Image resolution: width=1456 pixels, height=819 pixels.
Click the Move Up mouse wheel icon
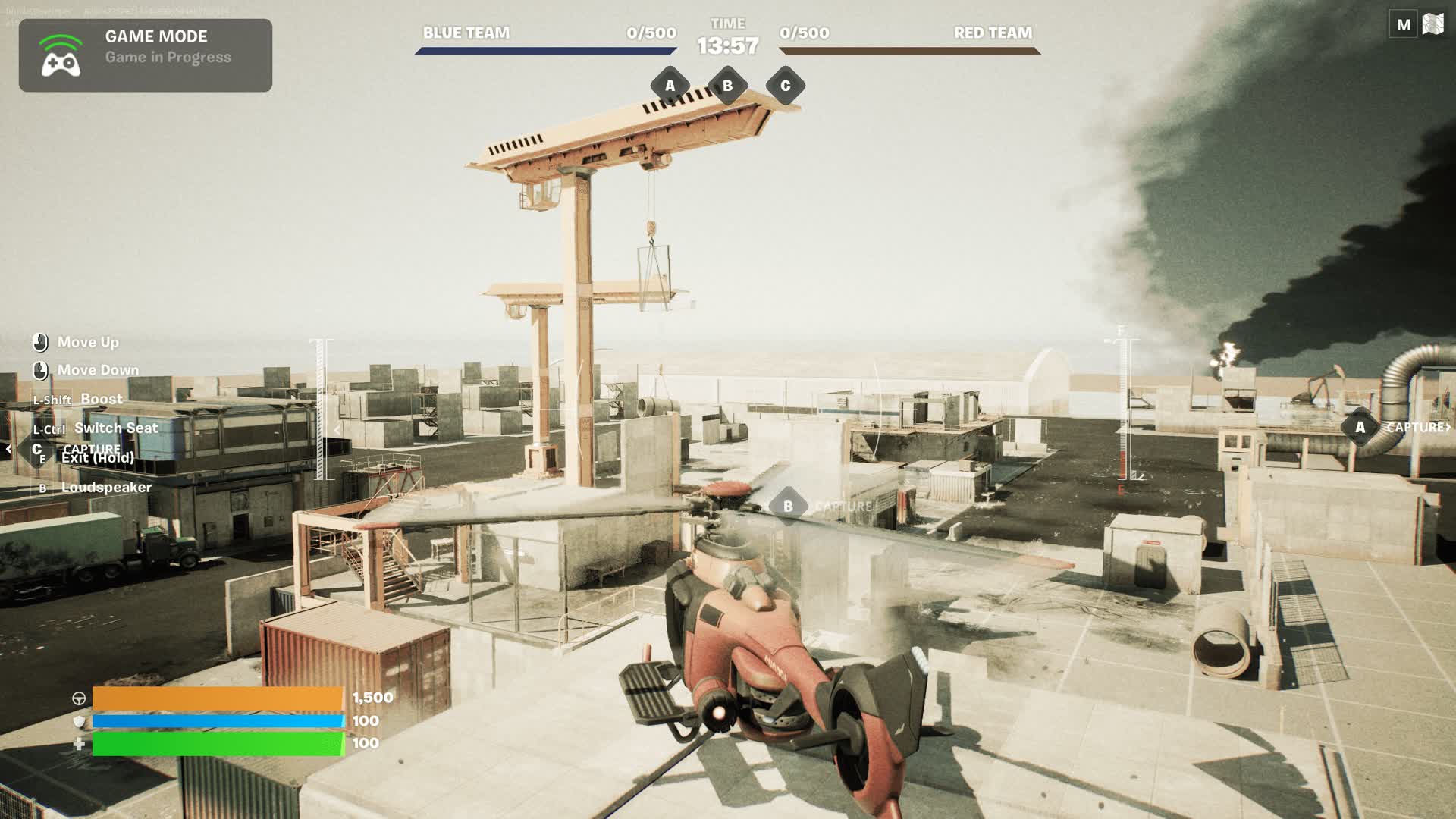coord(39,341)
